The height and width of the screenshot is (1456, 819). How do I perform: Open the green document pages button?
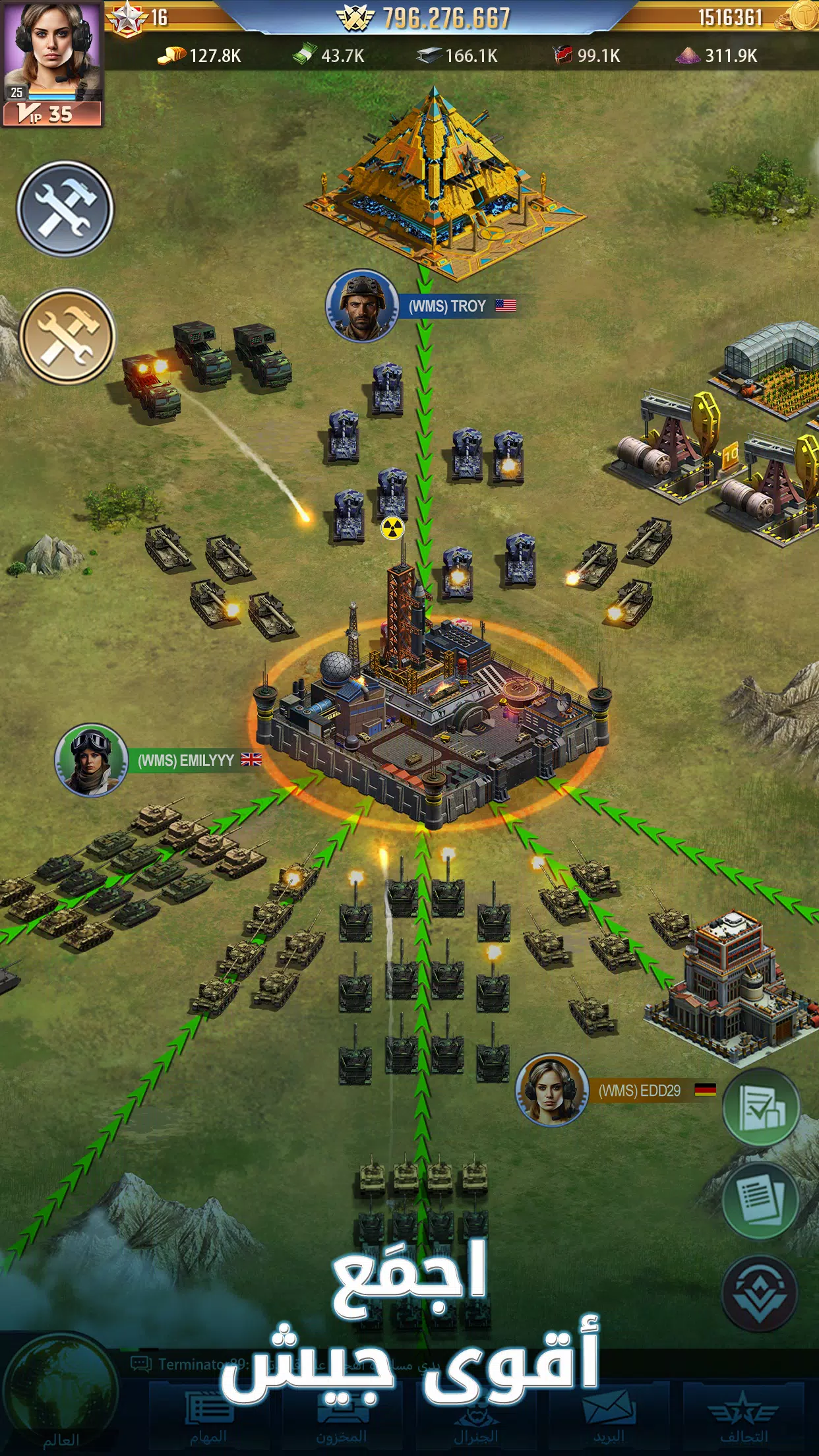(x=761, y=1201)
